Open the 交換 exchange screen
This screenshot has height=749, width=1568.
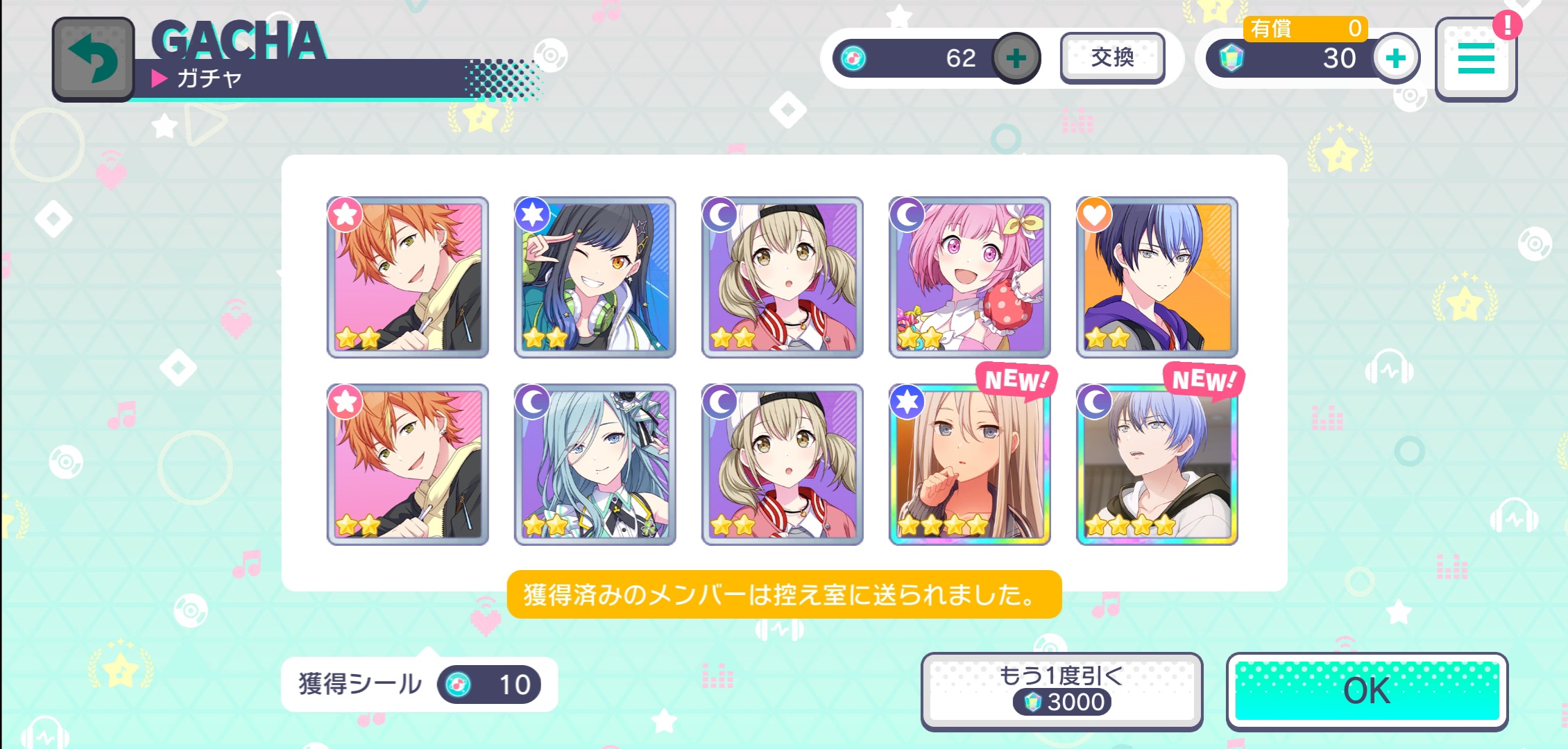click(1112, 58)
